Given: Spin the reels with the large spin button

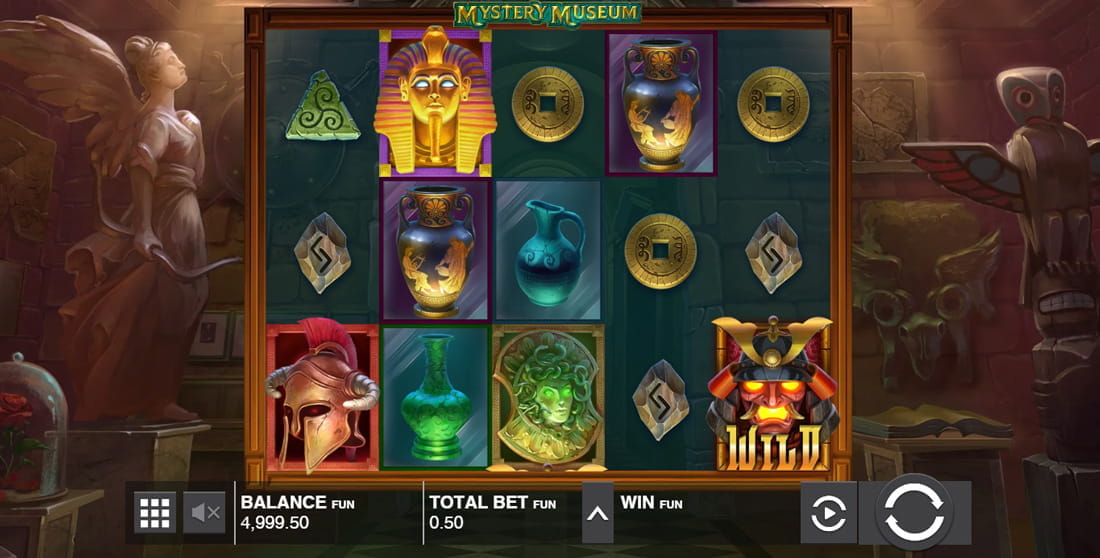Looking at the screenshot, I should 914,513.
